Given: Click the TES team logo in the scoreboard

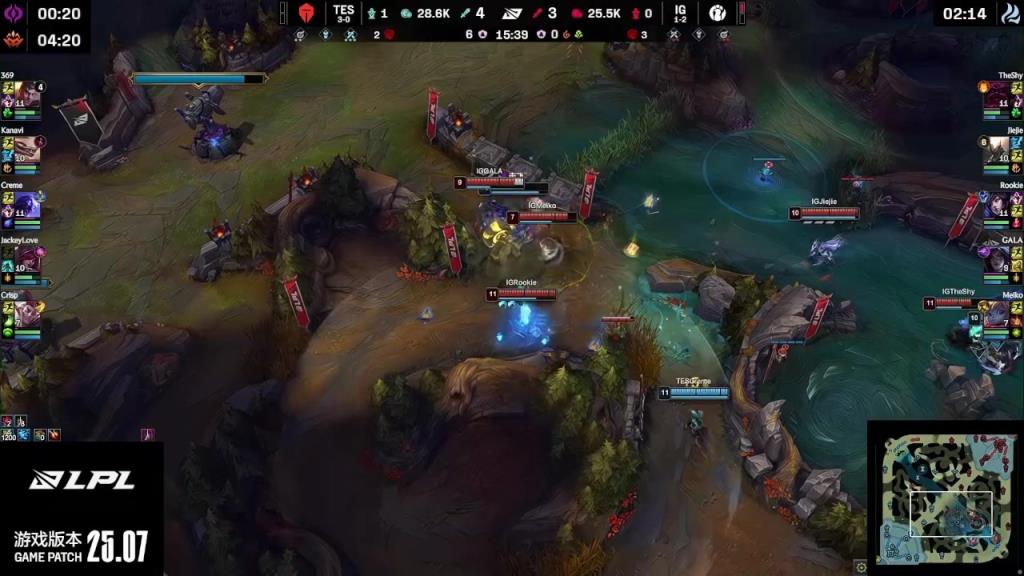Looking at the screenshot, I should click(x=307, y=13).
